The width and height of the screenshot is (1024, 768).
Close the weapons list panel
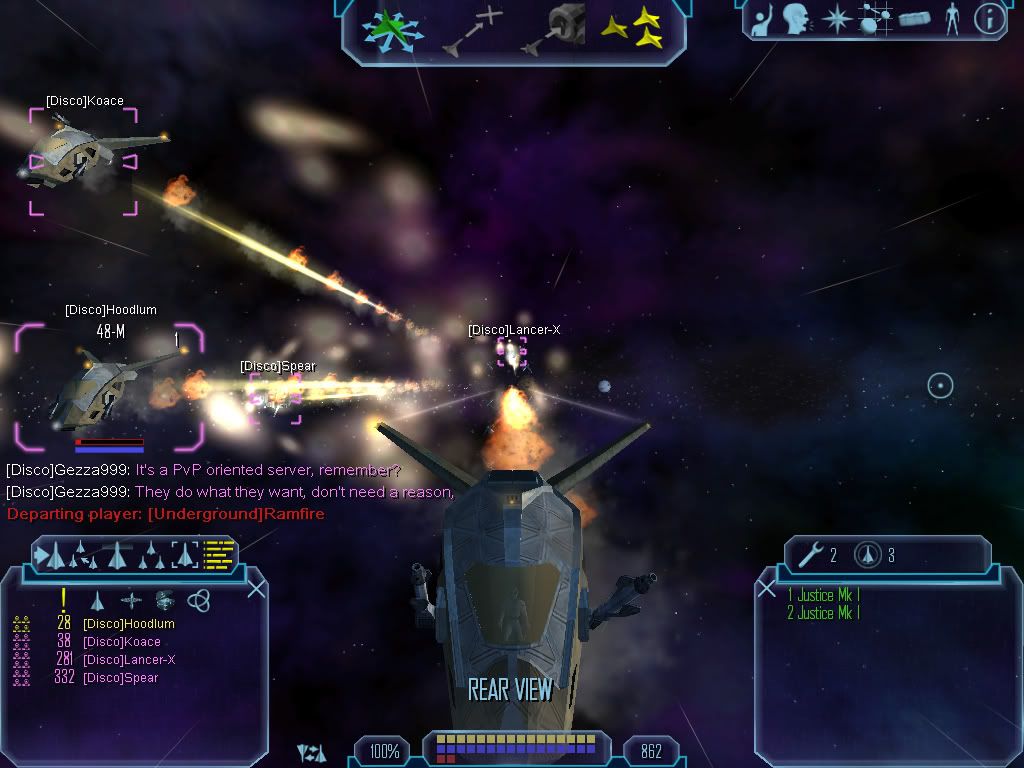coord(767,589)
